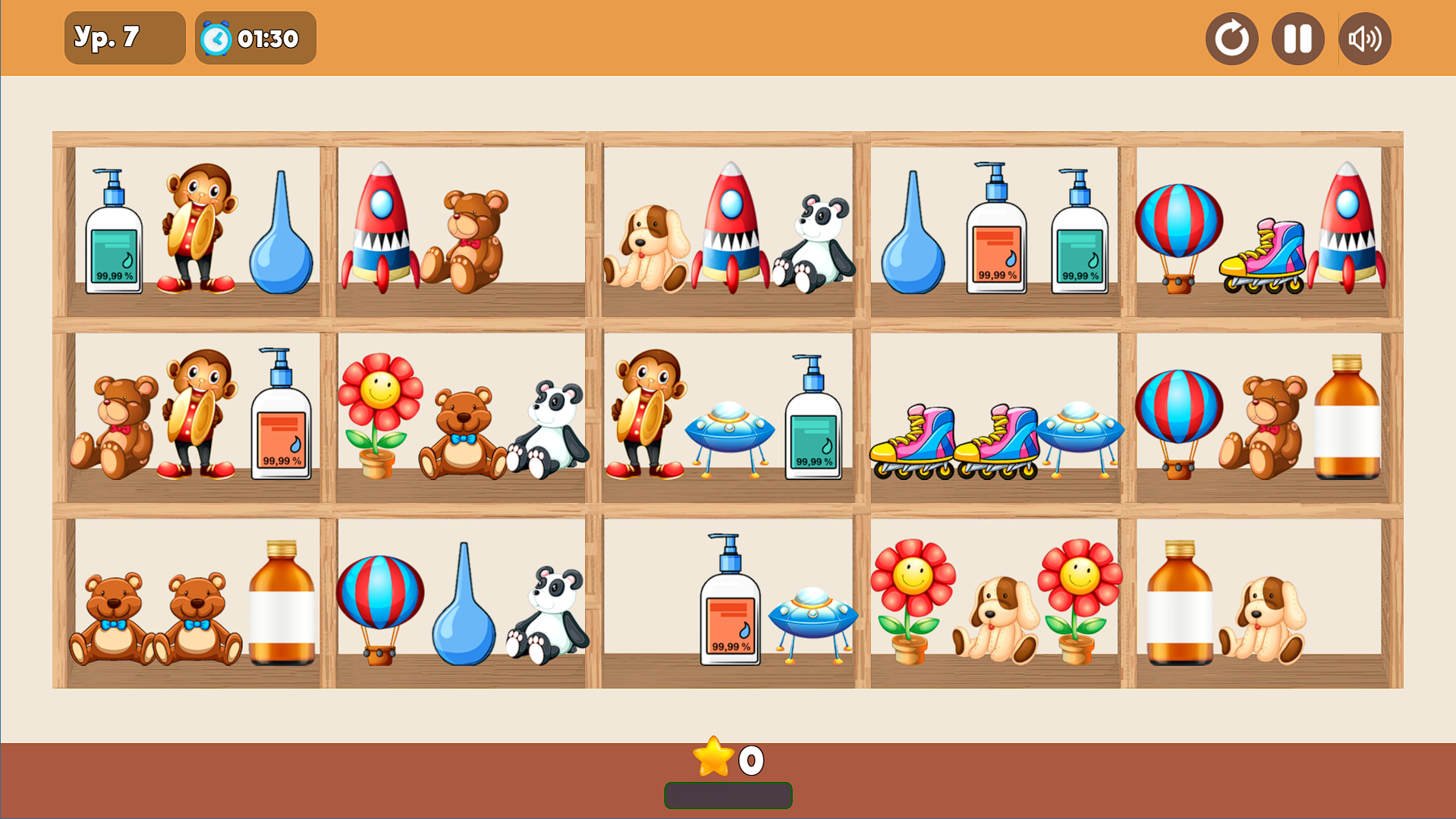Restart the level with the replay icon

[x=1231, y=37]
